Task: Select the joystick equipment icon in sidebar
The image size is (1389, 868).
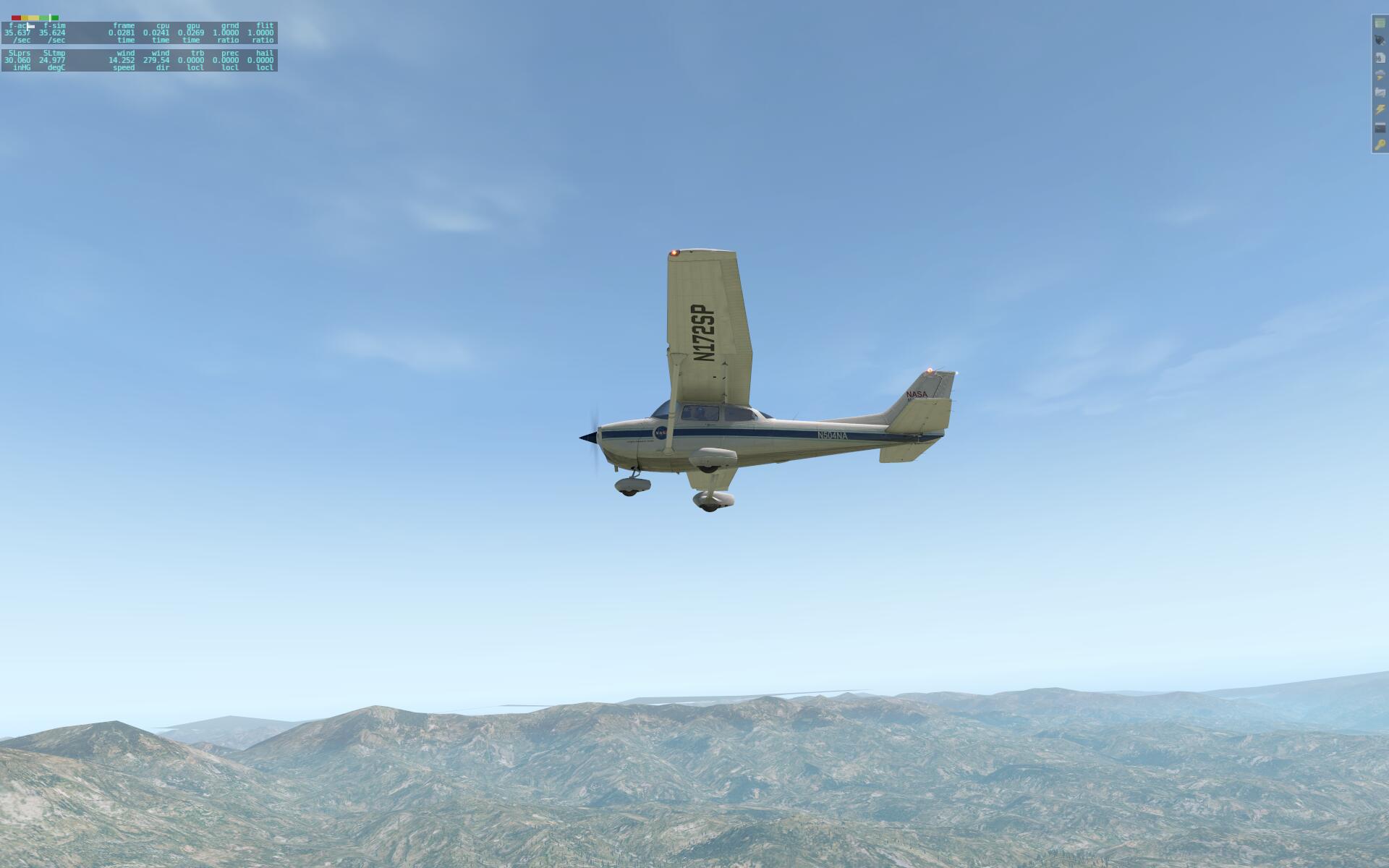Action: (1378, 39)
